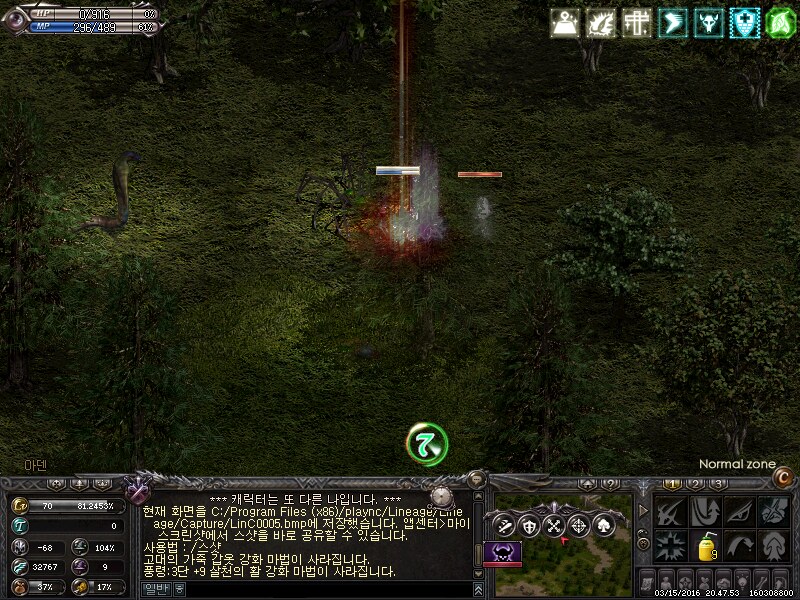Select the crosshair target minimap button

[x=578, y=526]
